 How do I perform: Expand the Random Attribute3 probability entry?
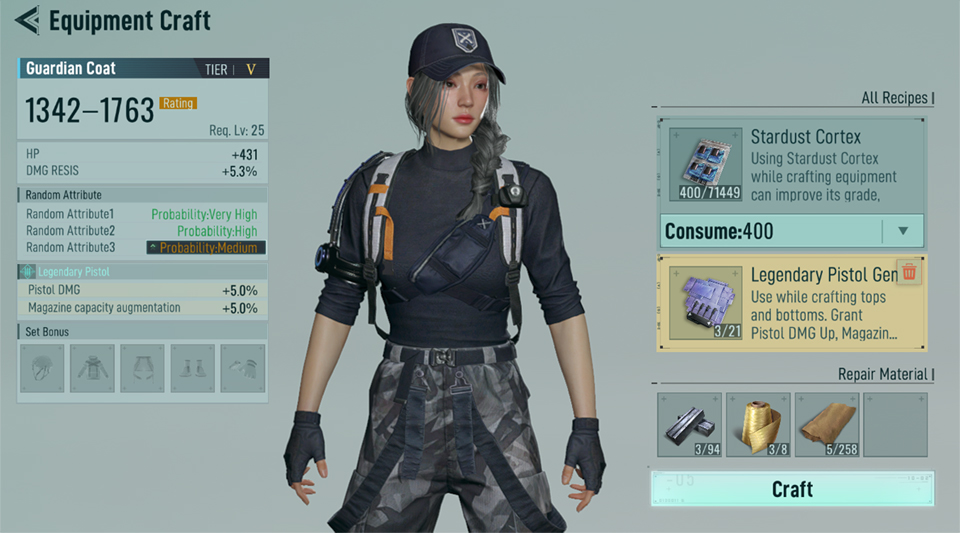[x=205, y=247]
